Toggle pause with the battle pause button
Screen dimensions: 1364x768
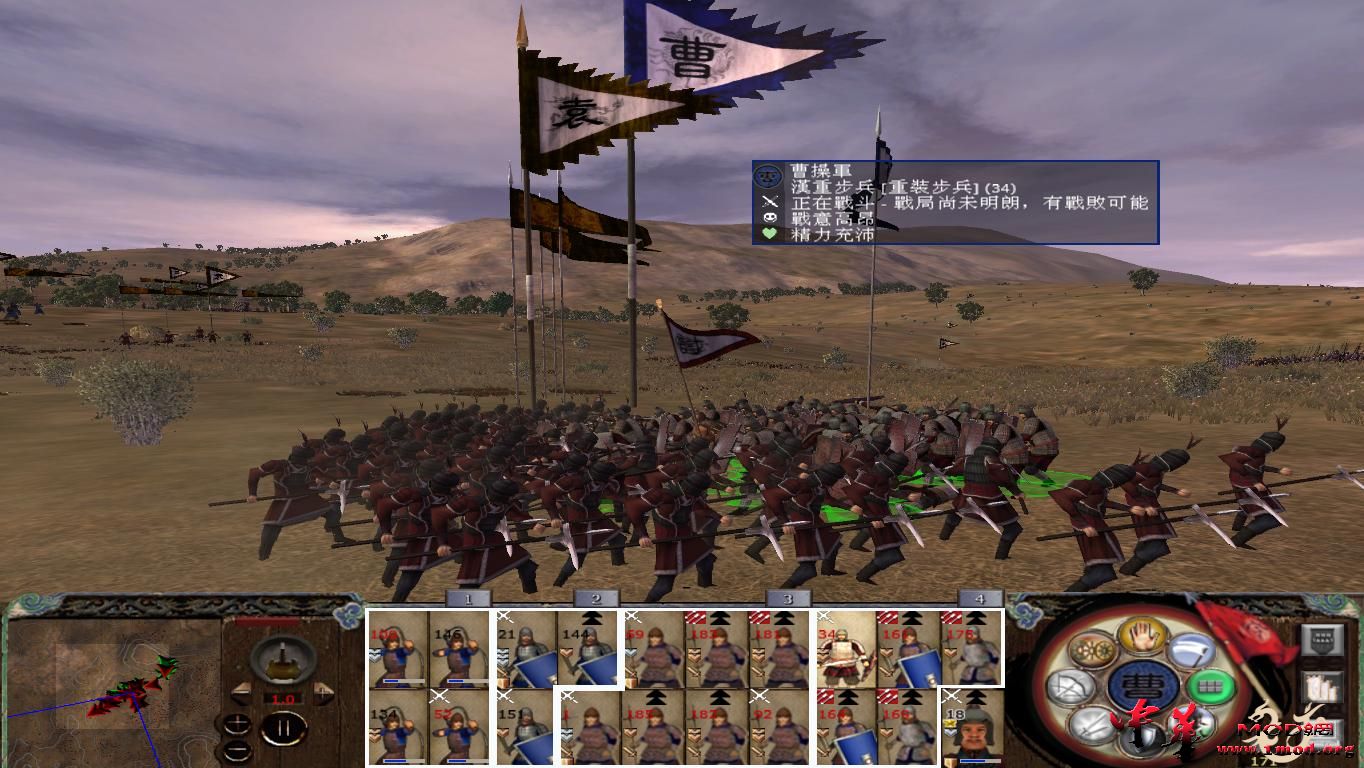[x=284, y=727]
